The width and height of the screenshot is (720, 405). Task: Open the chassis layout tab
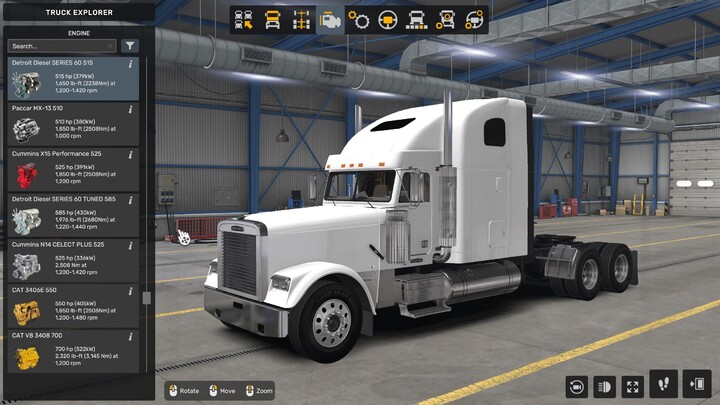(301, 19)
